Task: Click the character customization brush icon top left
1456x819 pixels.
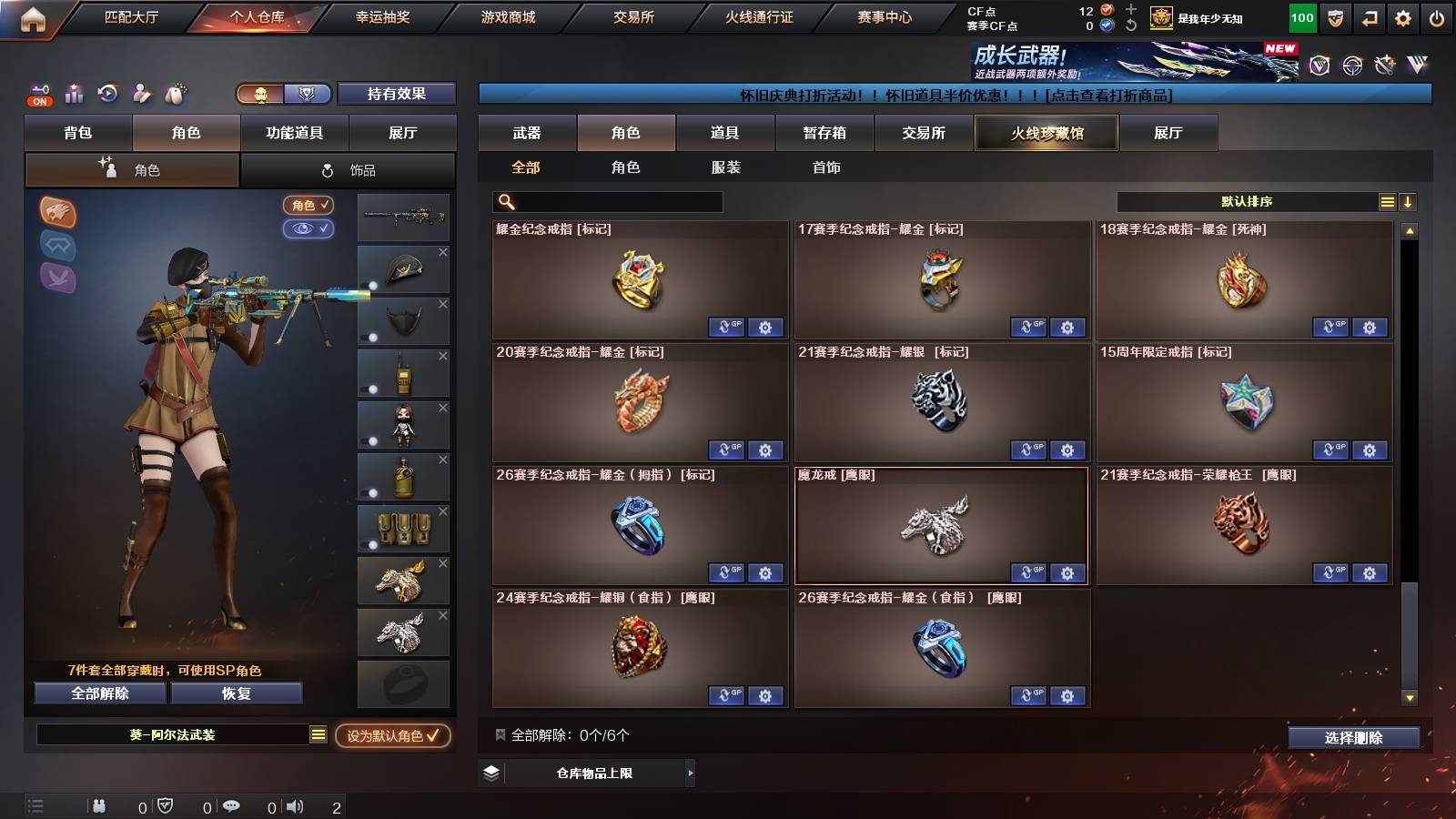Action: 141,94
